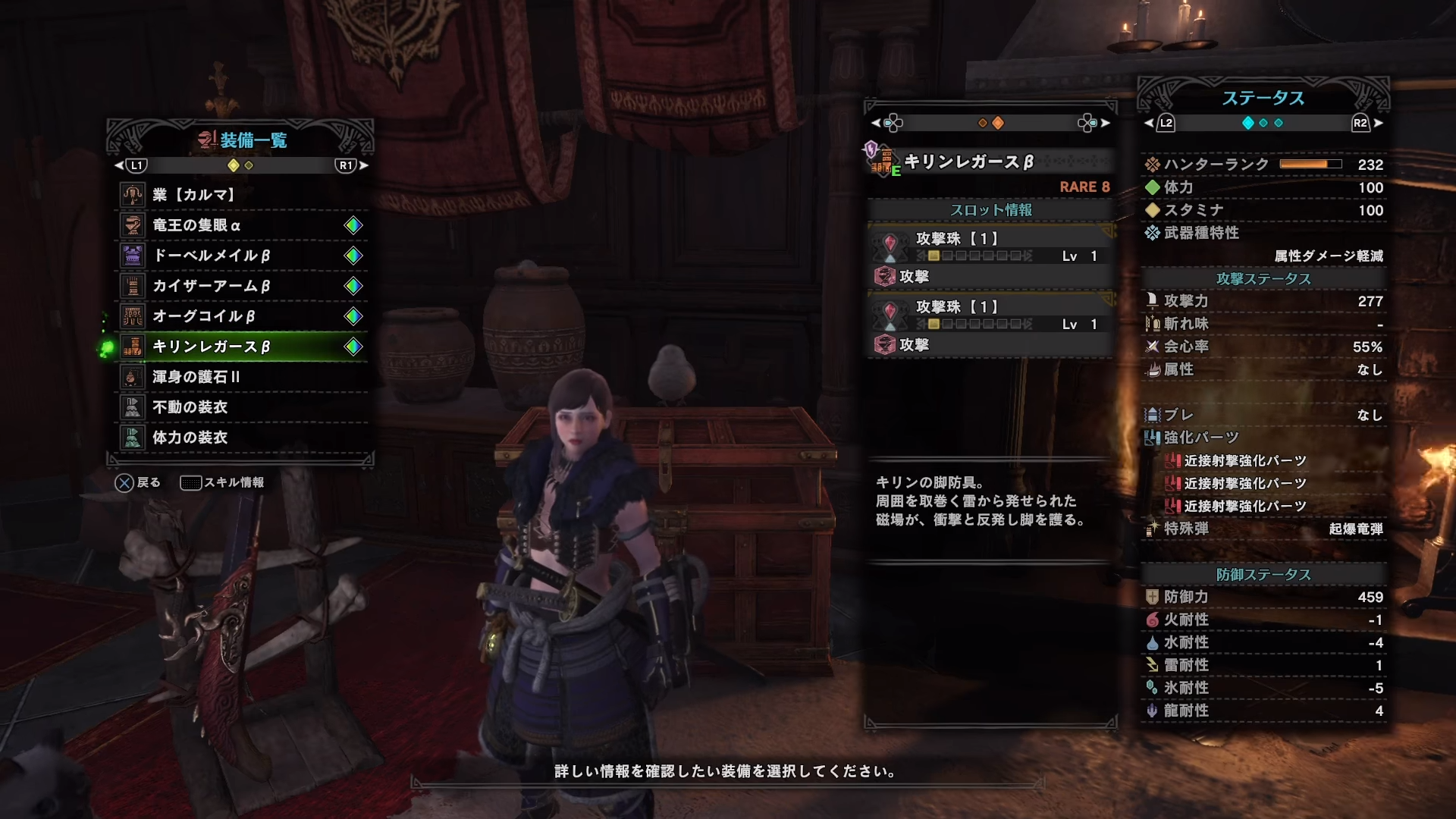Select オーグコイルβ waist armor
The width and height of the screenshot is (1456, 819).
(241, 316)
